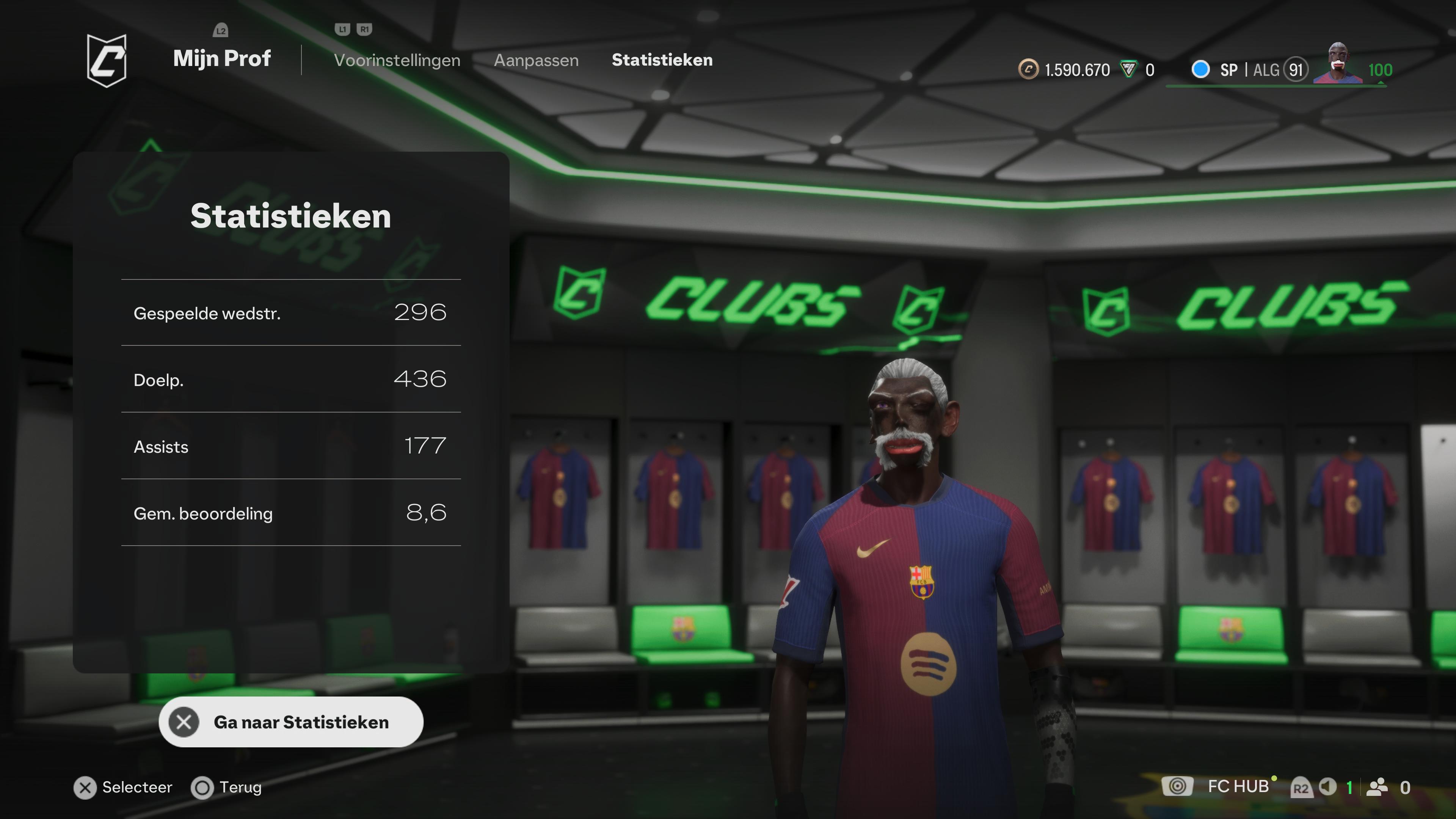
Task: Open the Voorinstellingen tab
Action: (x=397, y=60)
